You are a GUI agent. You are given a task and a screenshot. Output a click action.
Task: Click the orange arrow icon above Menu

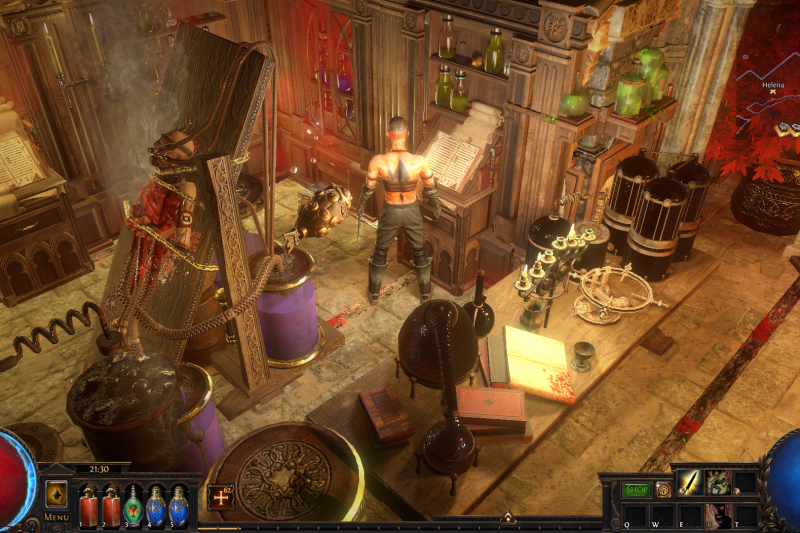coord(56,493)
